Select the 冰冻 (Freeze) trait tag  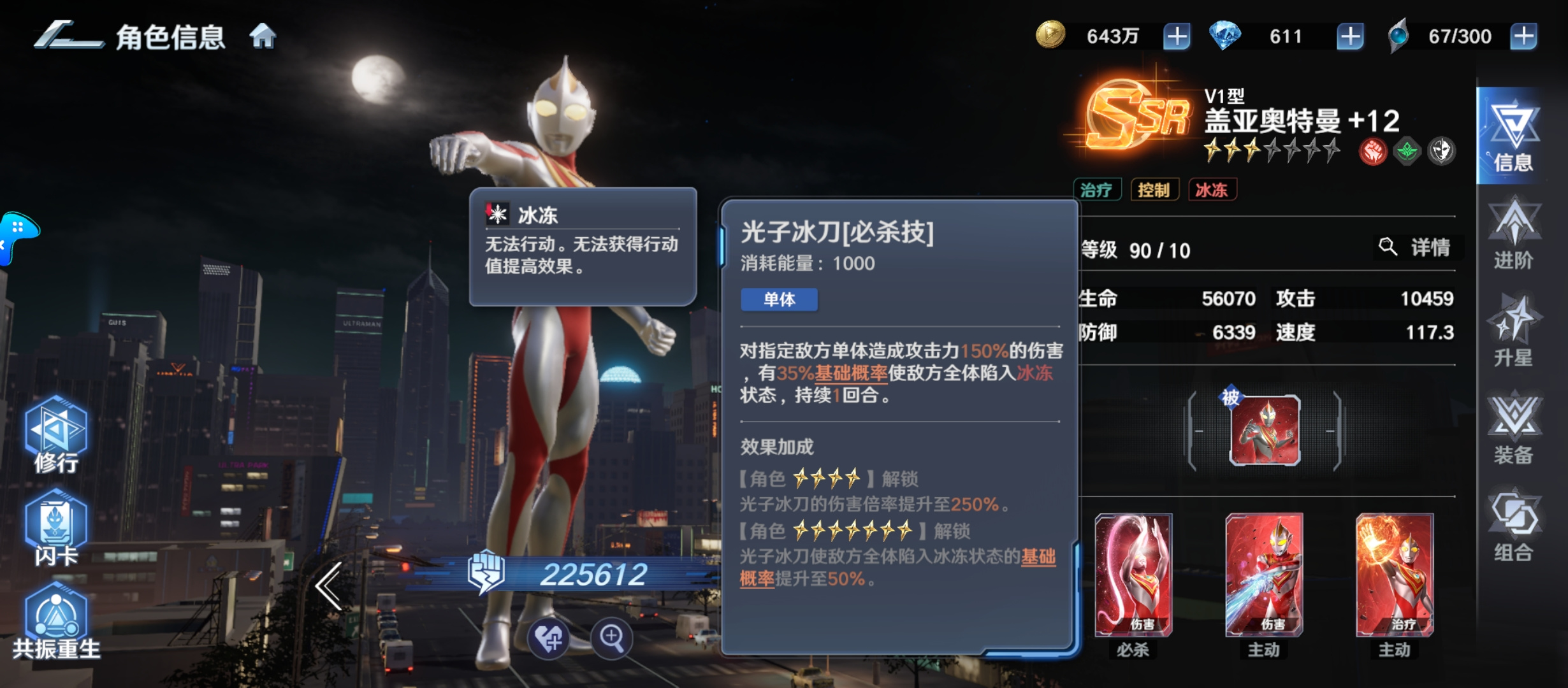1213,190
